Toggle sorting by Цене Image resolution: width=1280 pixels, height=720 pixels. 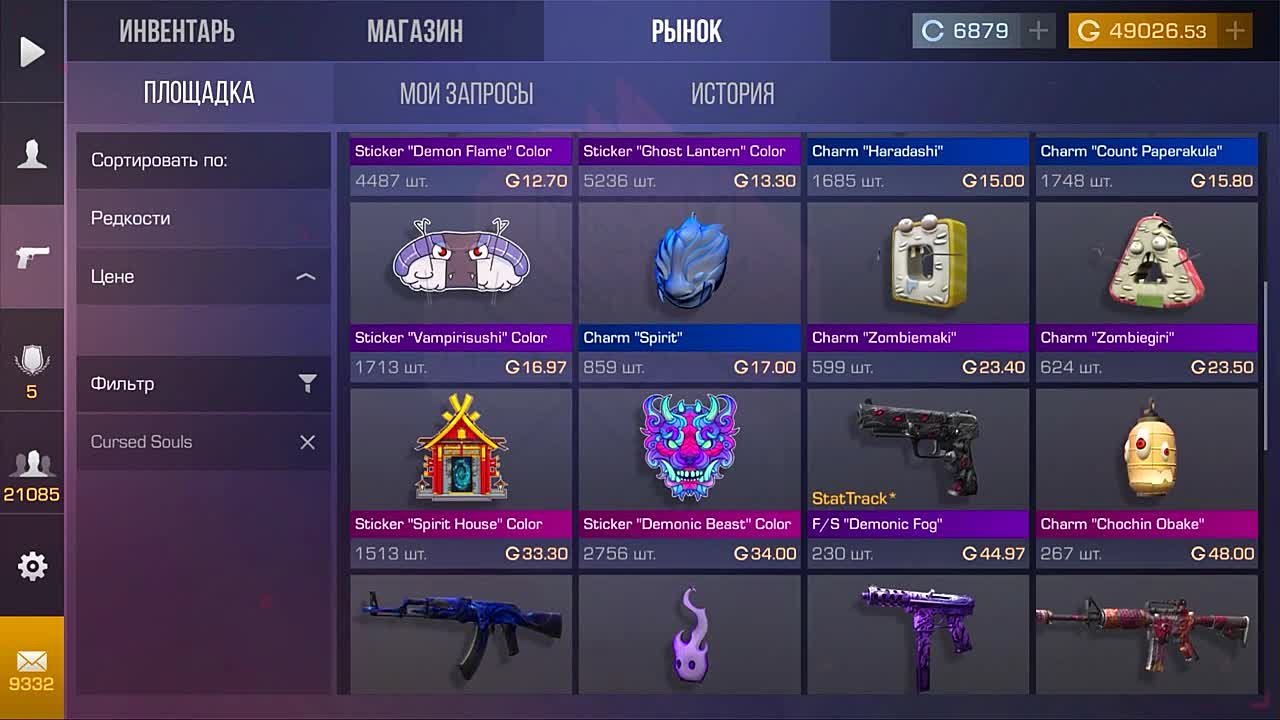(x=203, y=276)
